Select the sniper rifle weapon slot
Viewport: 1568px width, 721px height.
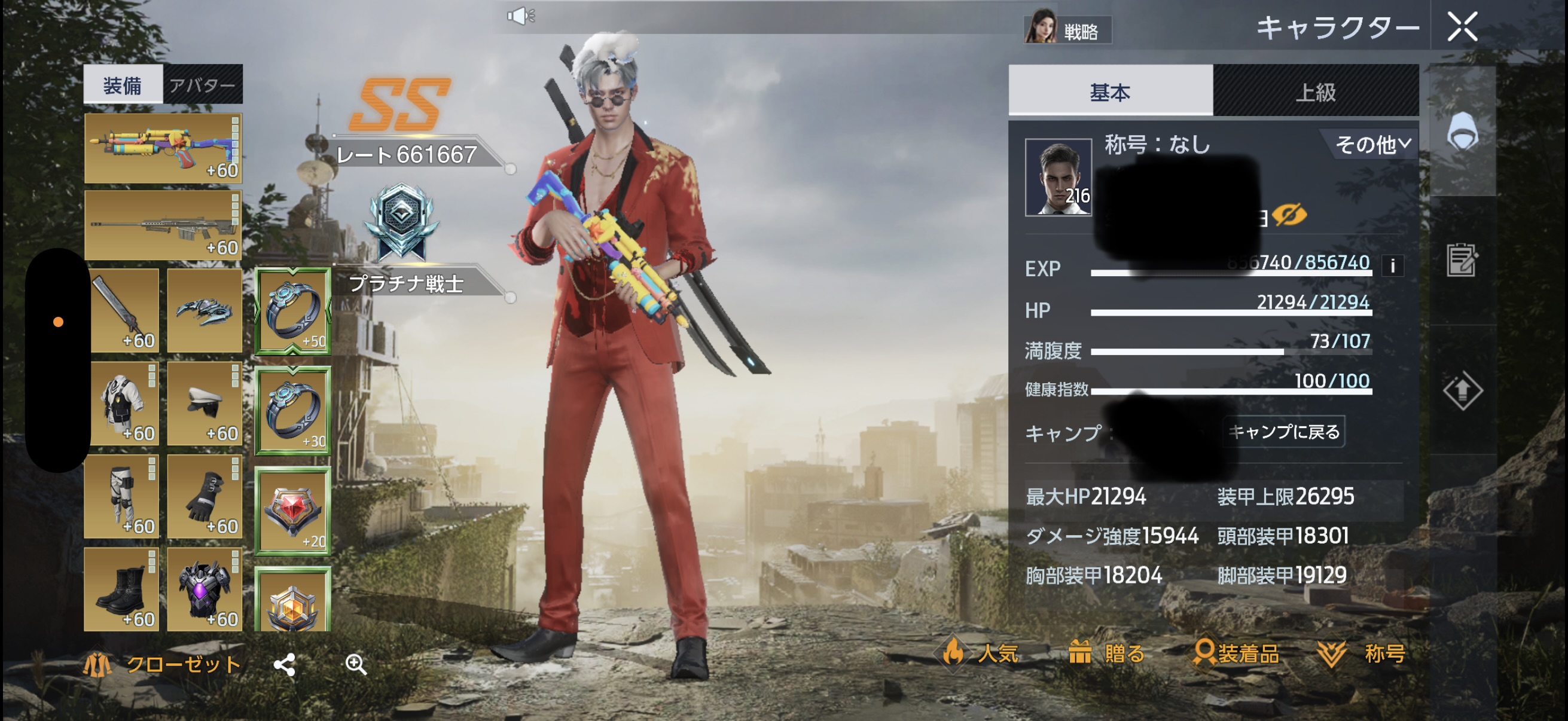163,225
